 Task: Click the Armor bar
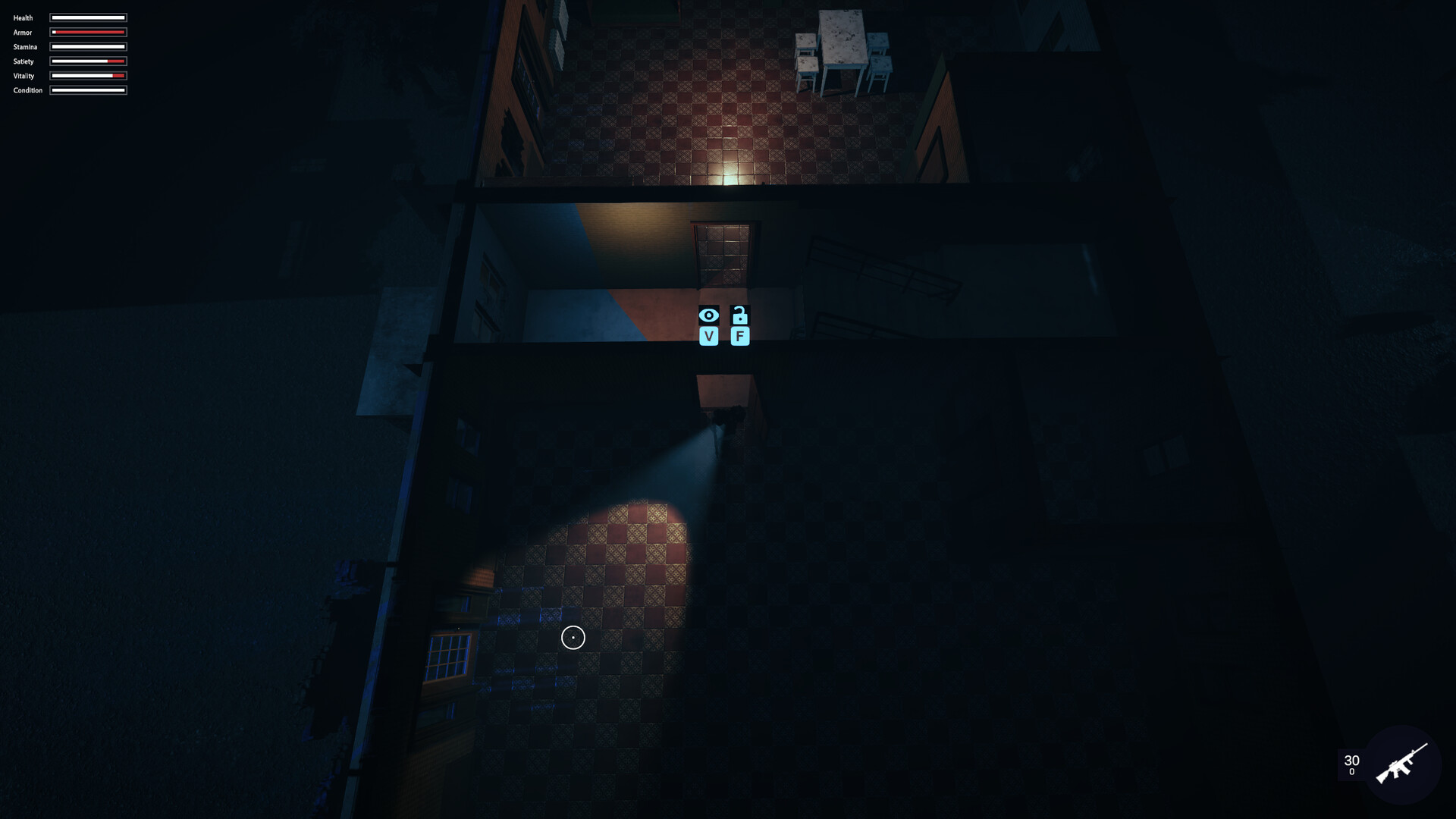click(87, 32)
